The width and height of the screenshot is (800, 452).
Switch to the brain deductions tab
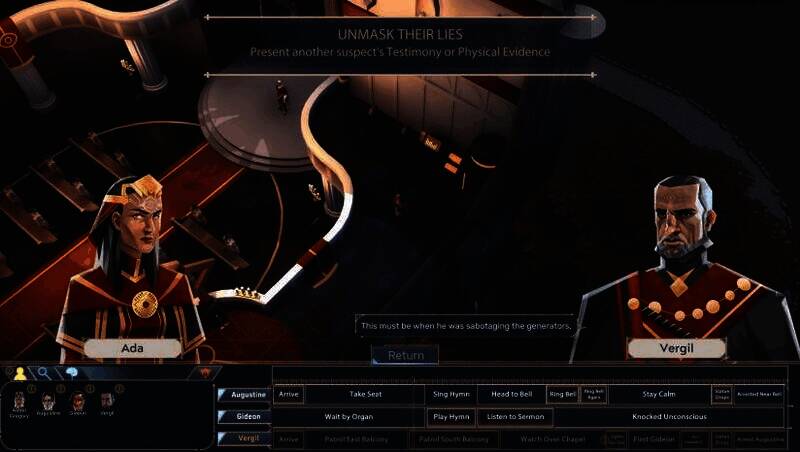(72, 373)
